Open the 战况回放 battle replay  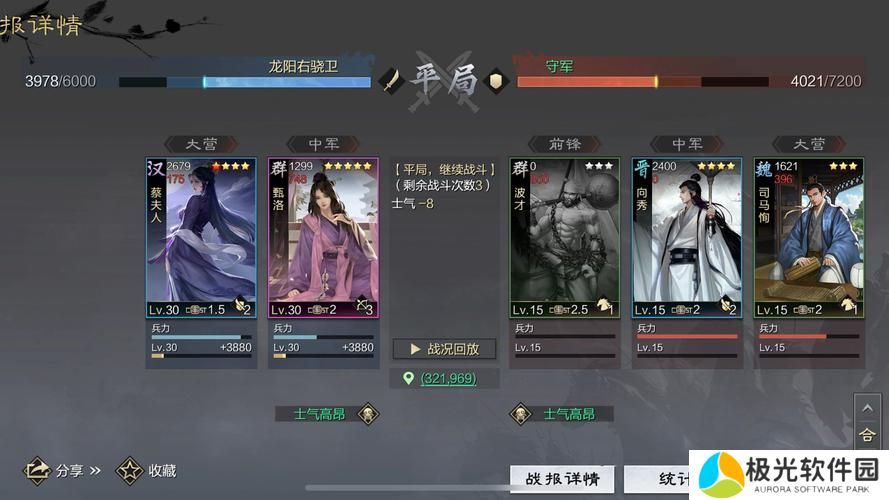[x=445, y=349]
